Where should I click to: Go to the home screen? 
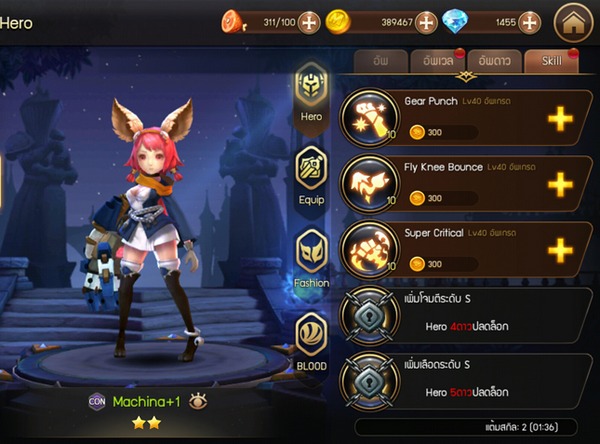(x=574, y=21)
